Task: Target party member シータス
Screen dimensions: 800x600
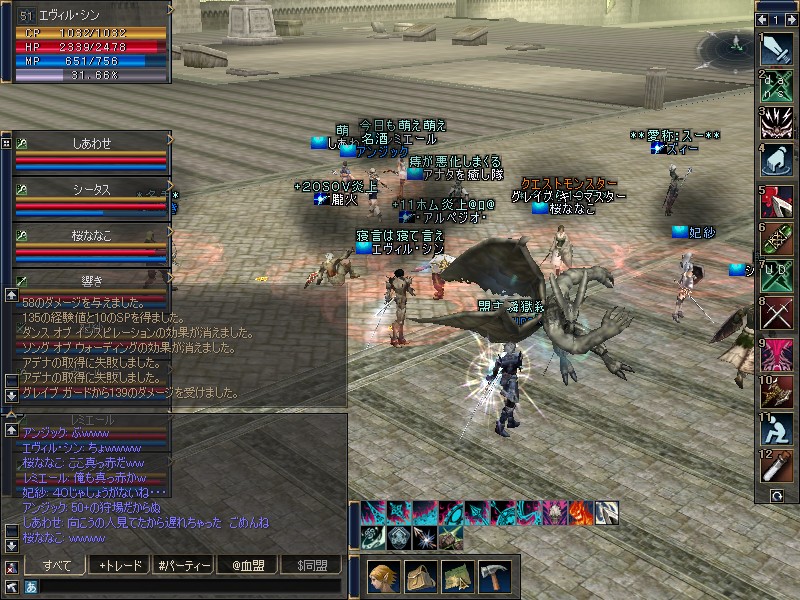Action: click(x=91, y=189)
